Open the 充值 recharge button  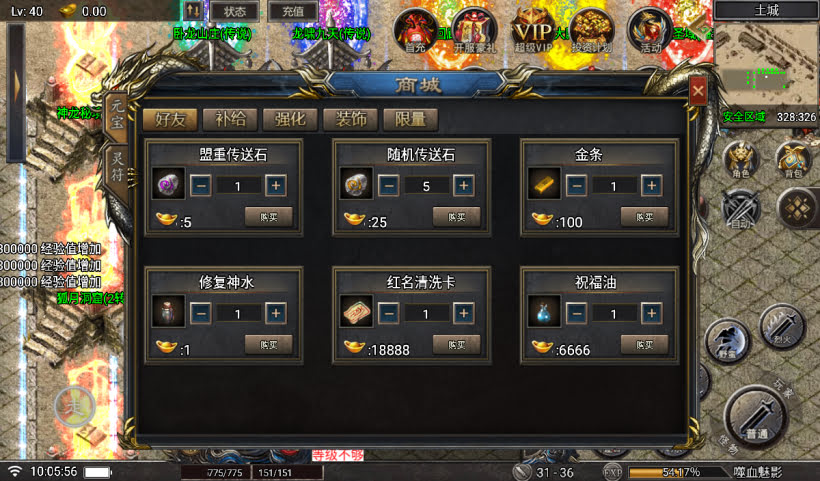pyautogui.click(x=293, y=11)
